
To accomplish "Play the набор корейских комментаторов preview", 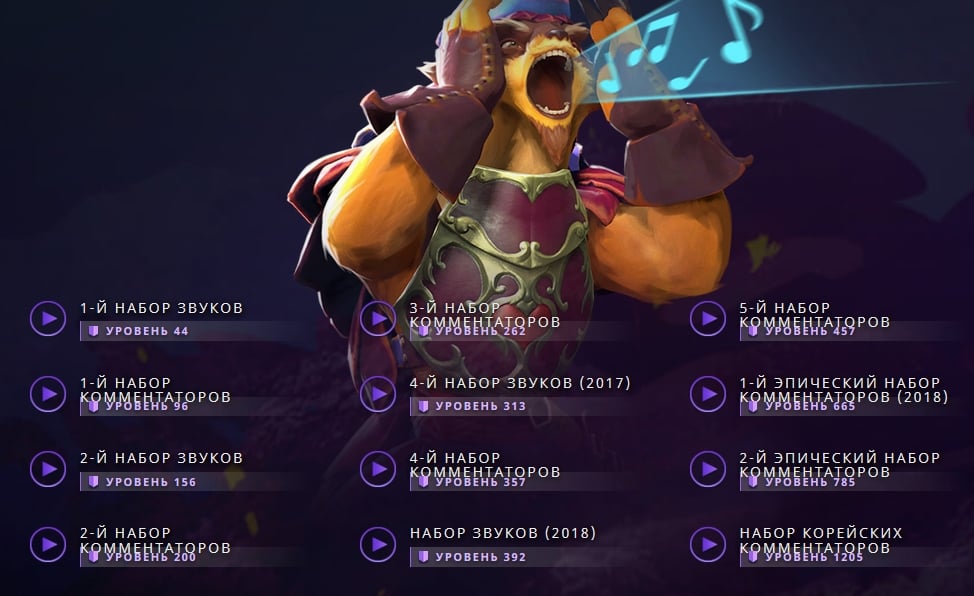I will coord(708,544).
